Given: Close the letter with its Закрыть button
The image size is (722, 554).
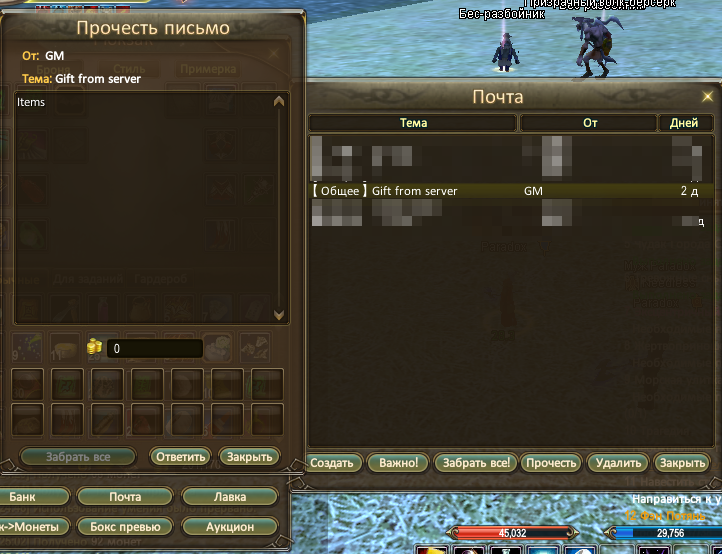Looking at the screenshot, I should (x=249, y=457).
